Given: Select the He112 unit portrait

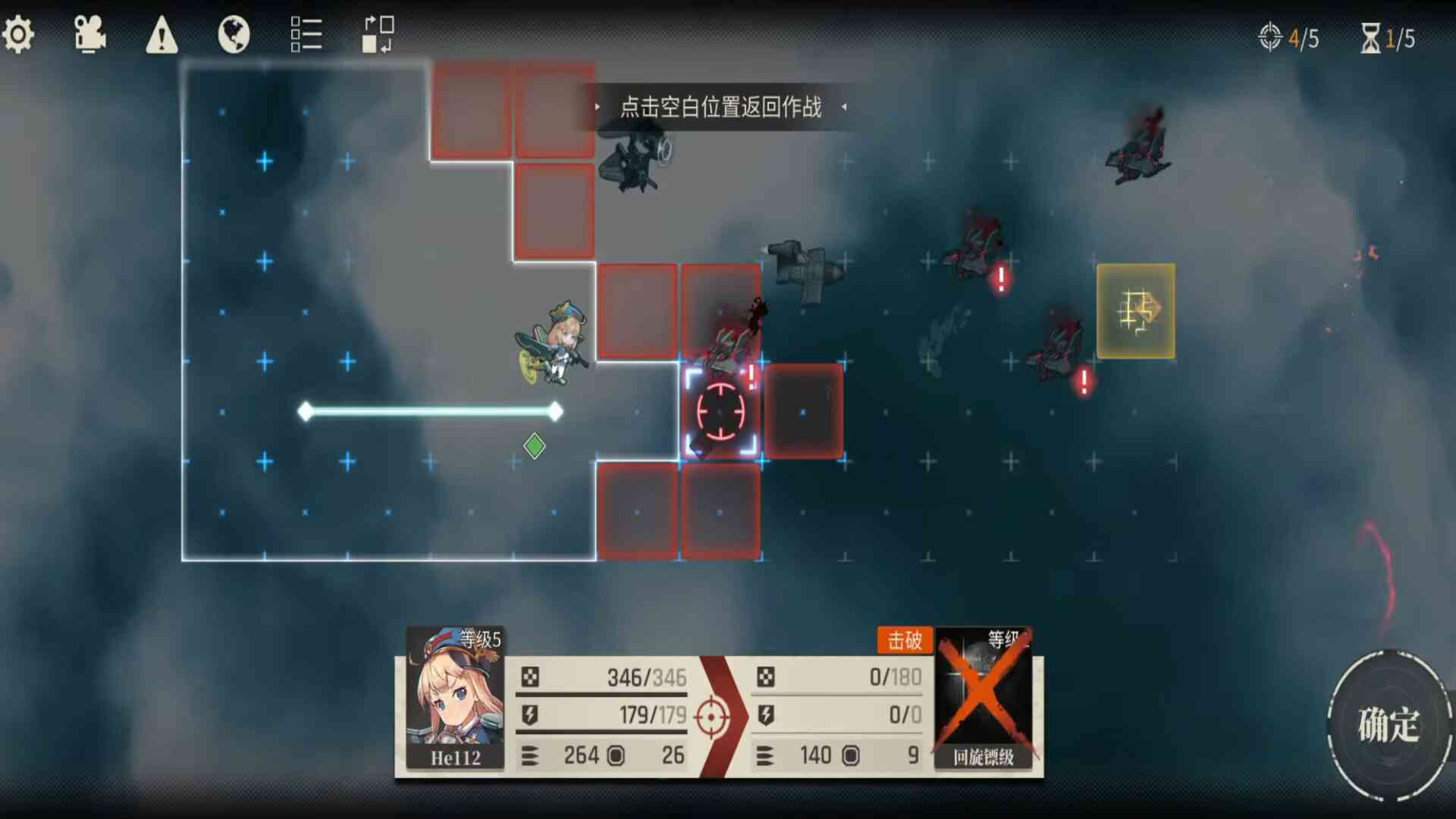Looking at the screenshot, I should pos(455,698).
